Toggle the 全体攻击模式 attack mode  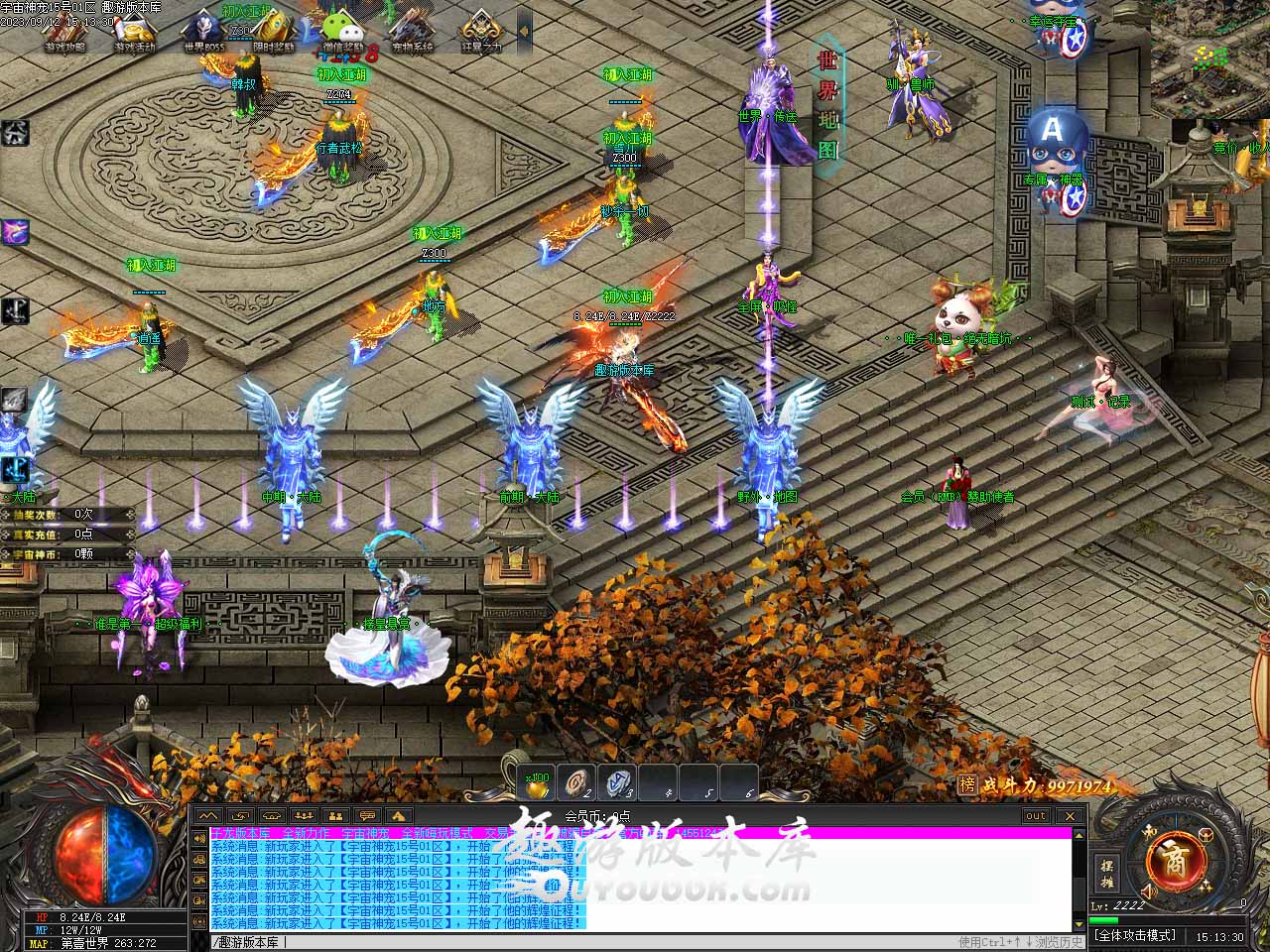point(1134,935)
